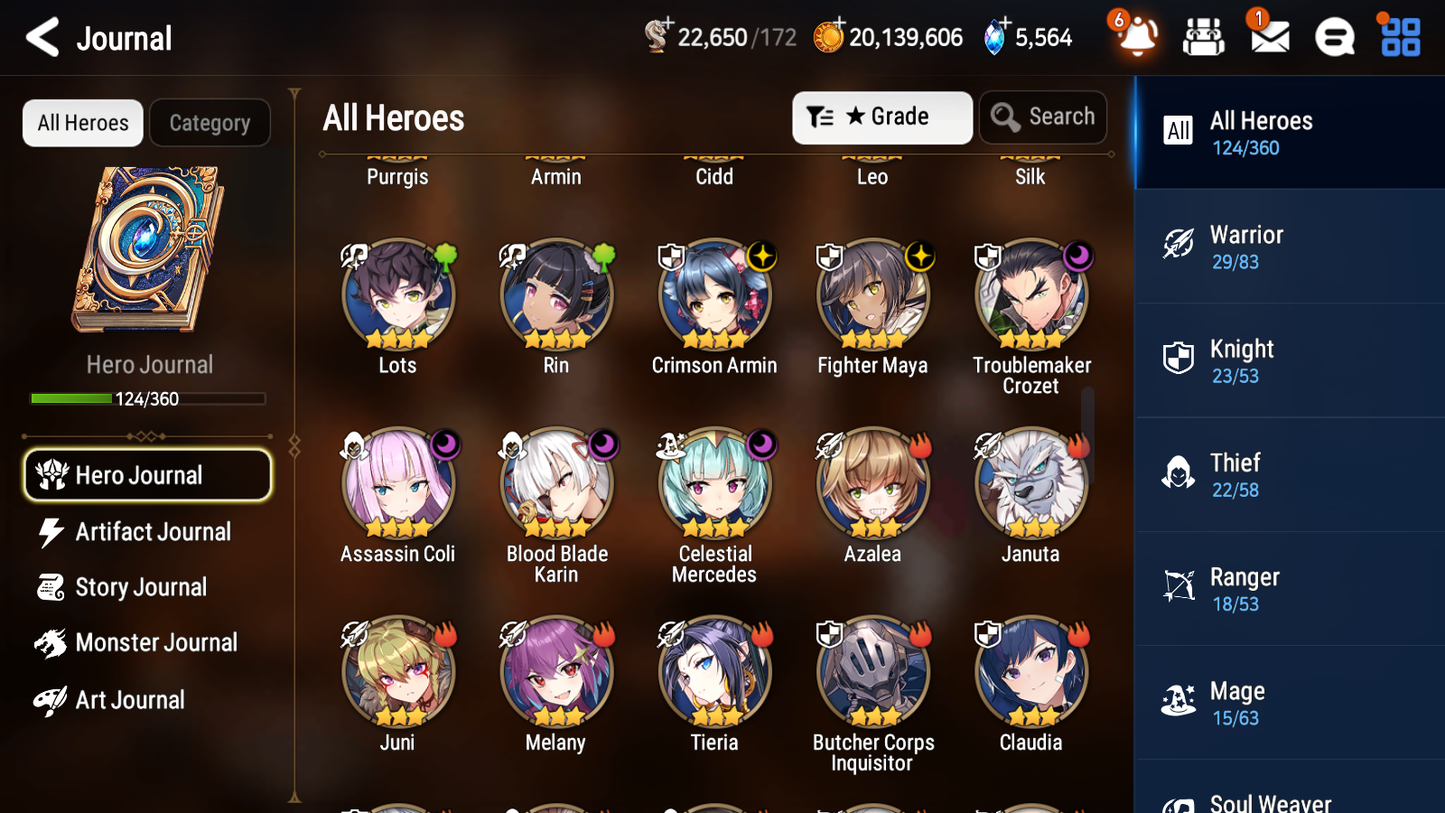The width and height of the screenshot is (1445, 813).
Task: Expand the Warrior class filter
Action: pos(1289,246)
